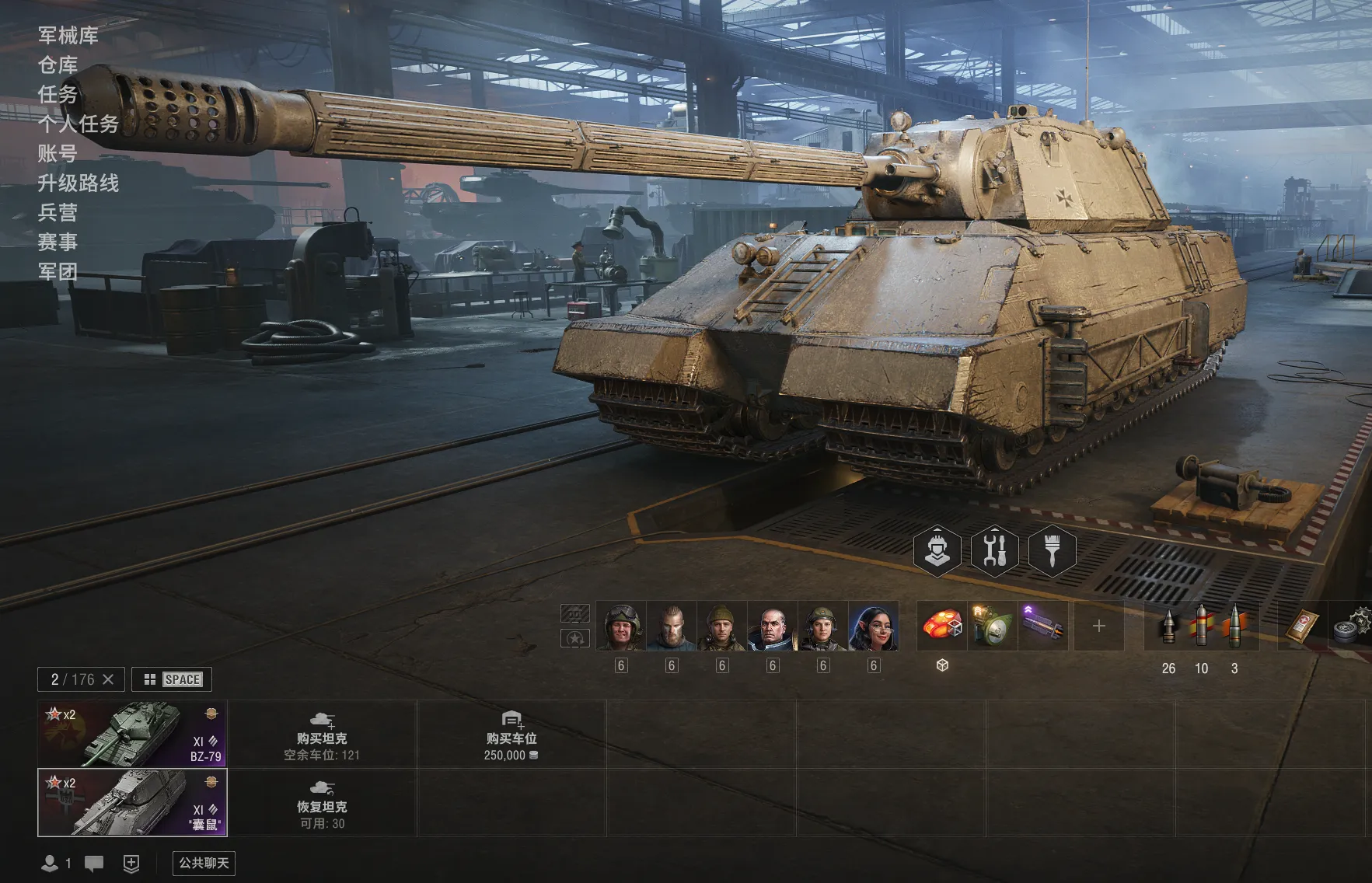
Task: Add equipment in the empty plus slot
Action: tap(1098, 626)
